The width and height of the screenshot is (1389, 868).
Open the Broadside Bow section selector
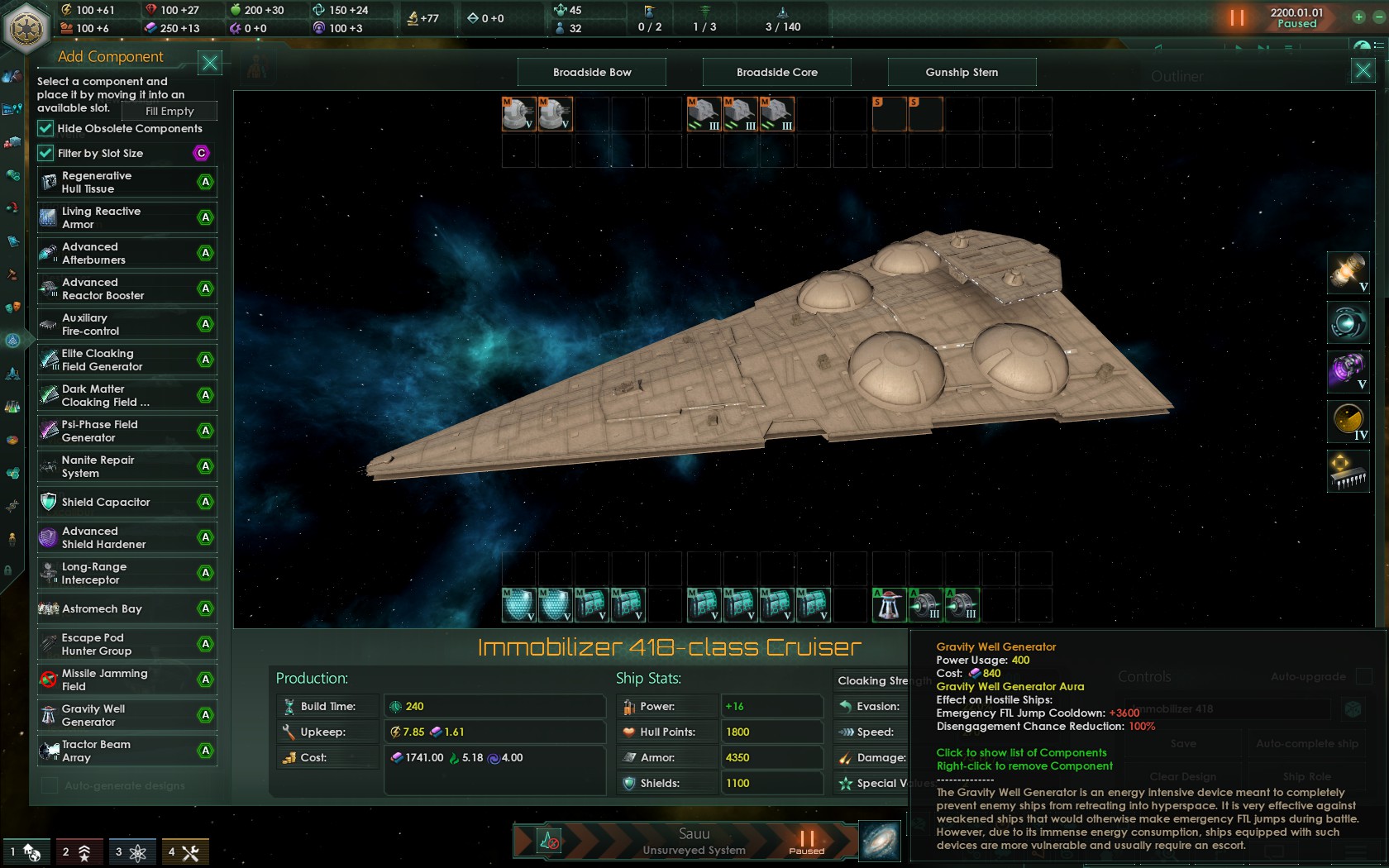click(592, 72)
